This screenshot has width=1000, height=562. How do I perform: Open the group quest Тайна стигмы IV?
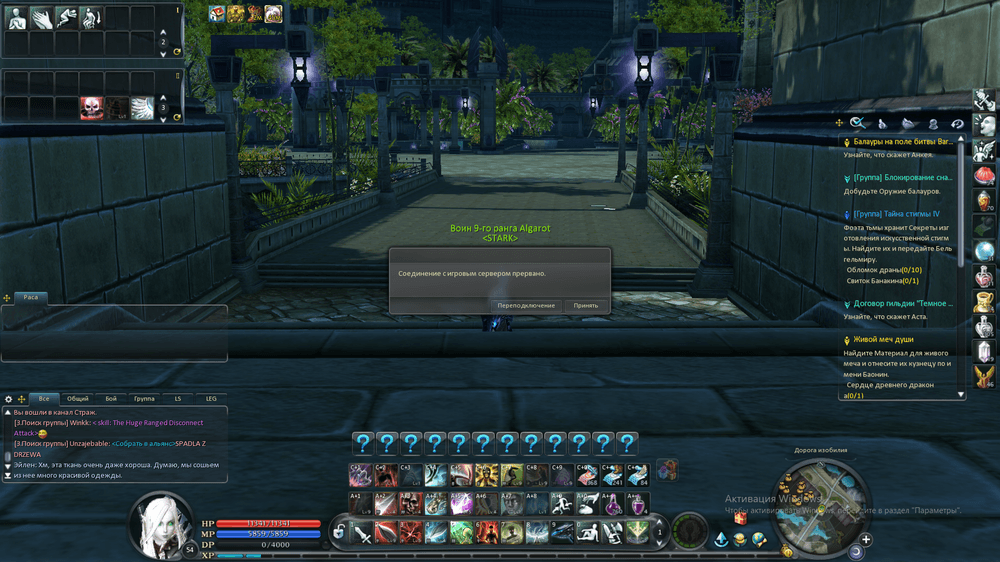(896, 214)
